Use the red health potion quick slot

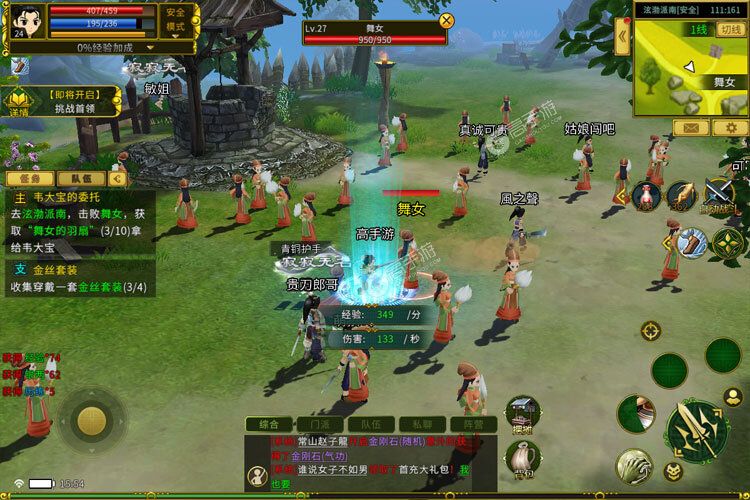[647, 196]
